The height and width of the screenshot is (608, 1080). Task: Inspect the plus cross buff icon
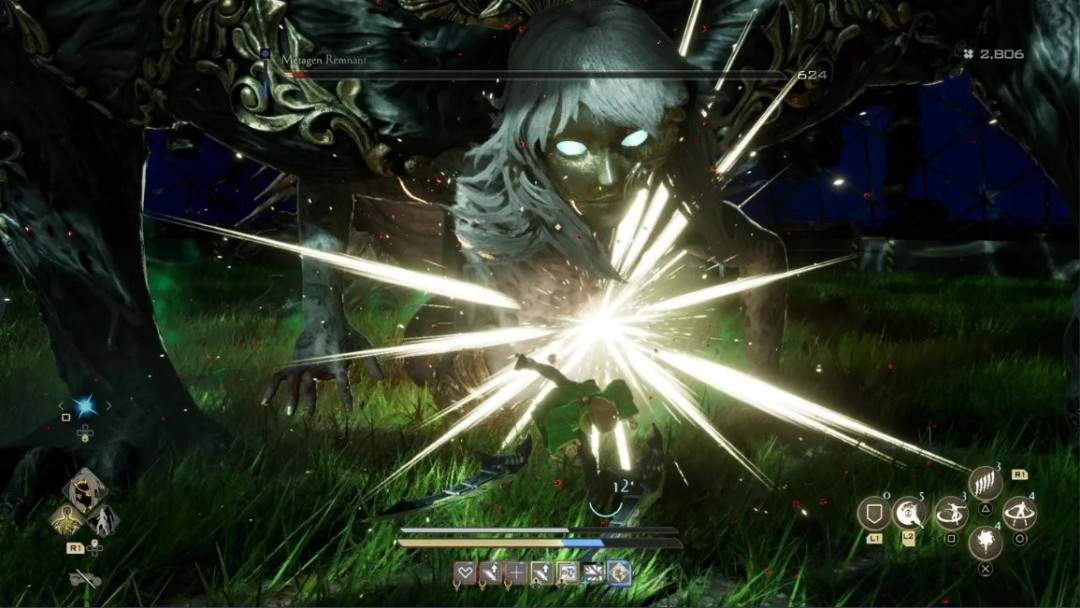pos(516,573)
